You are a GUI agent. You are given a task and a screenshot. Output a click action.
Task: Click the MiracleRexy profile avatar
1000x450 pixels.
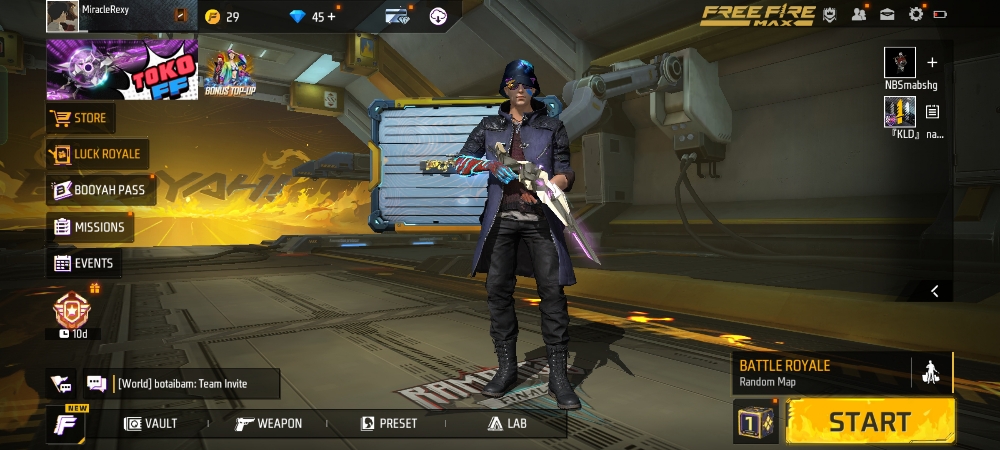click(x=62, y=16)
